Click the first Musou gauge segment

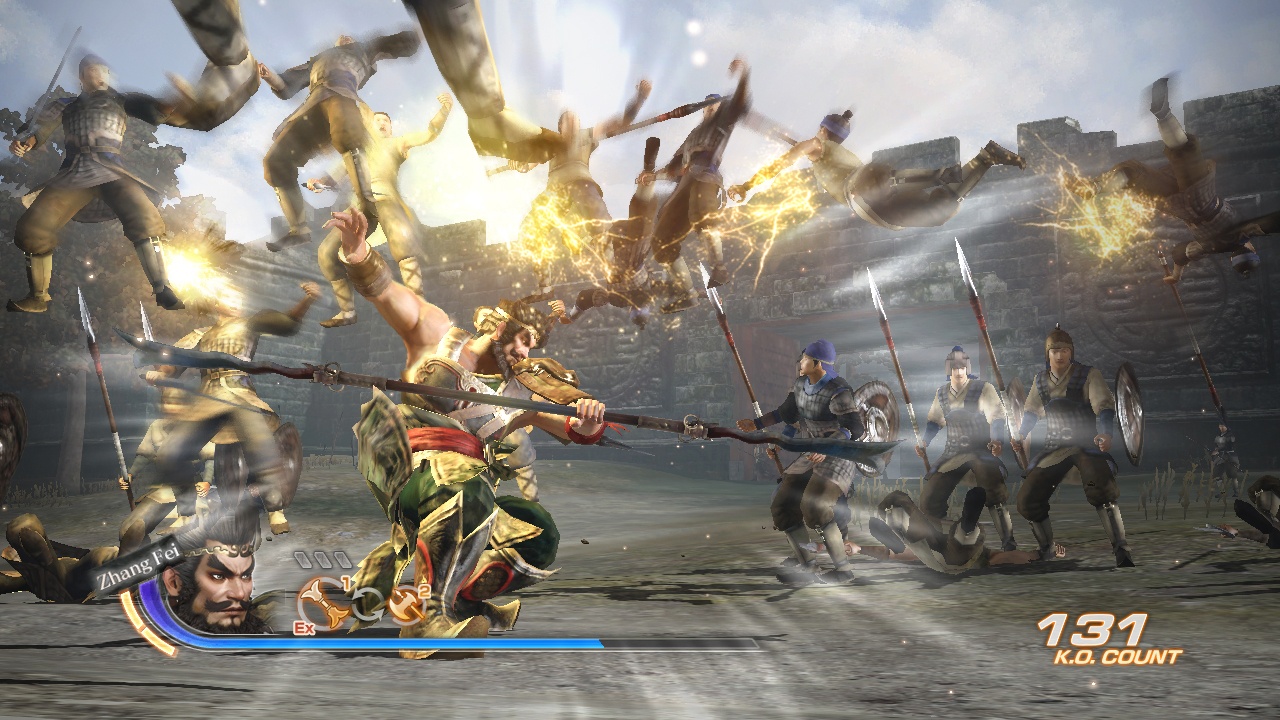[301, 558]
